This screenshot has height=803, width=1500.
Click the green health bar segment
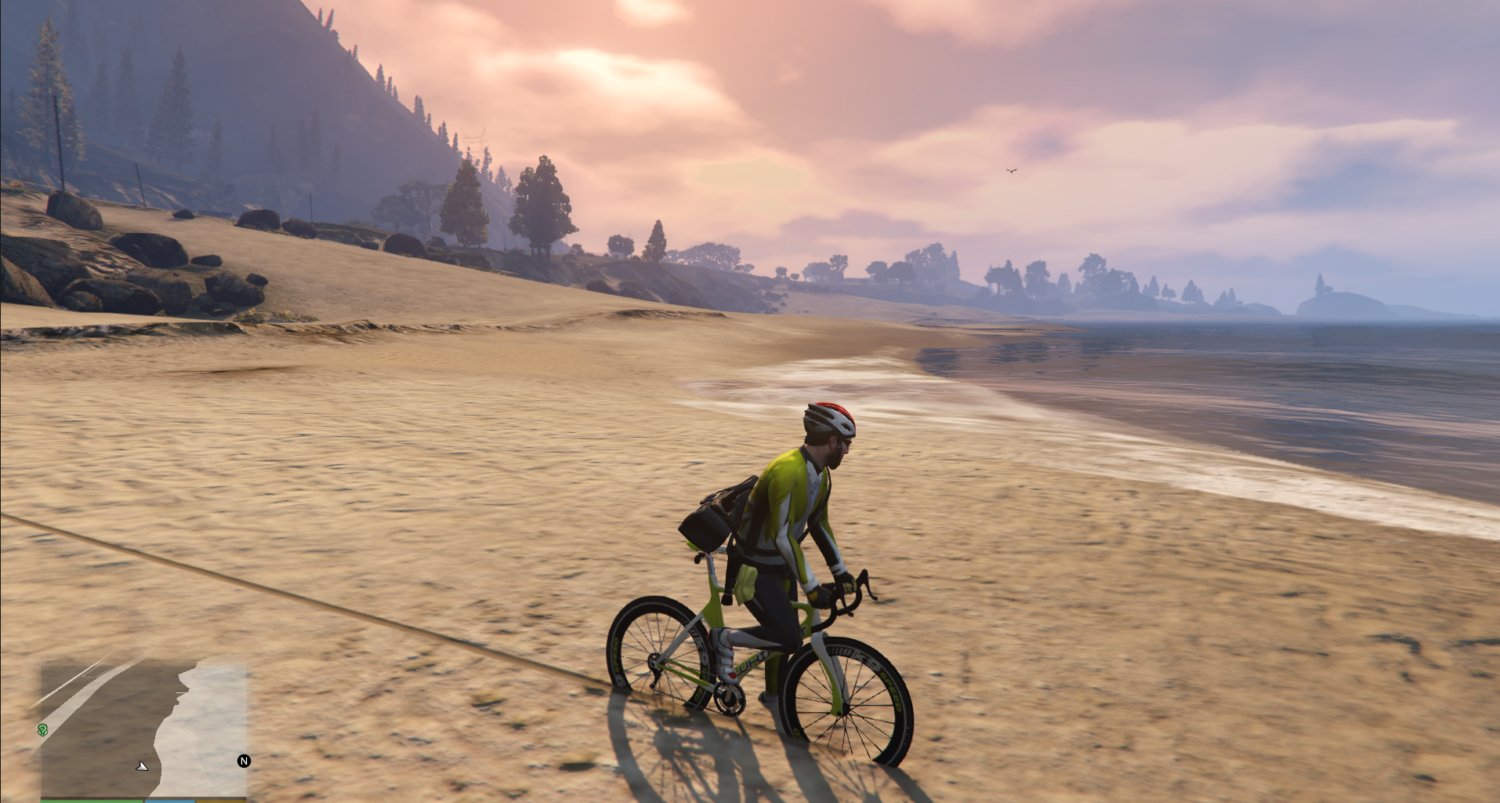pyautogui.click(x=91, y=798)
